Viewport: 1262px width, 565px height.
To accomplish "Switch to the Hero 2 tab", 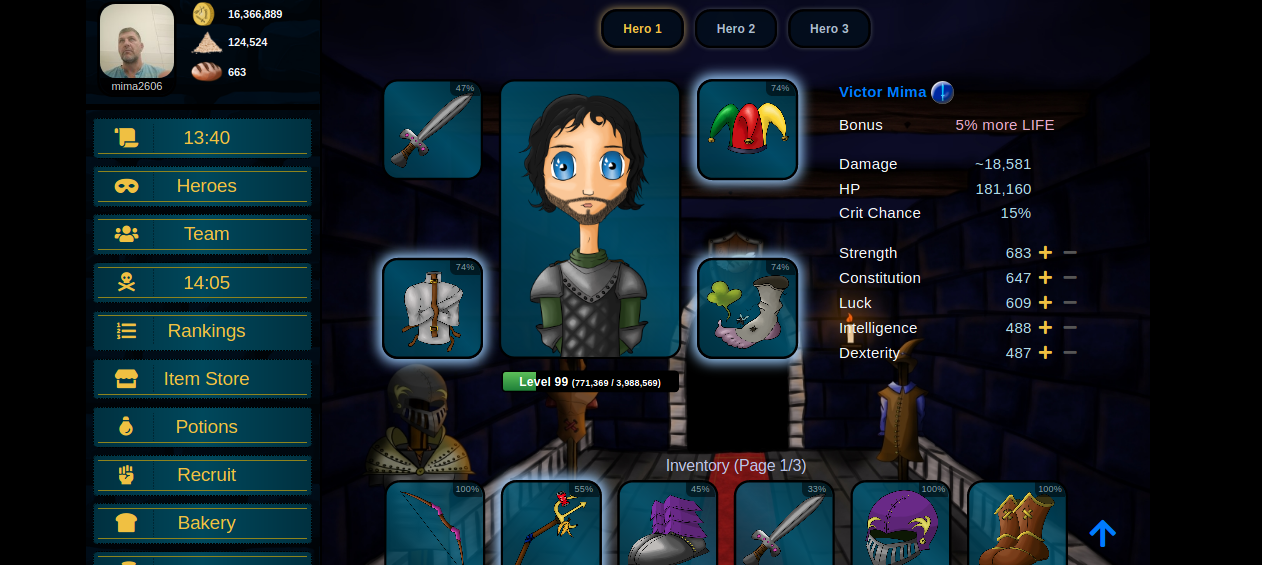I will (735, 29).
